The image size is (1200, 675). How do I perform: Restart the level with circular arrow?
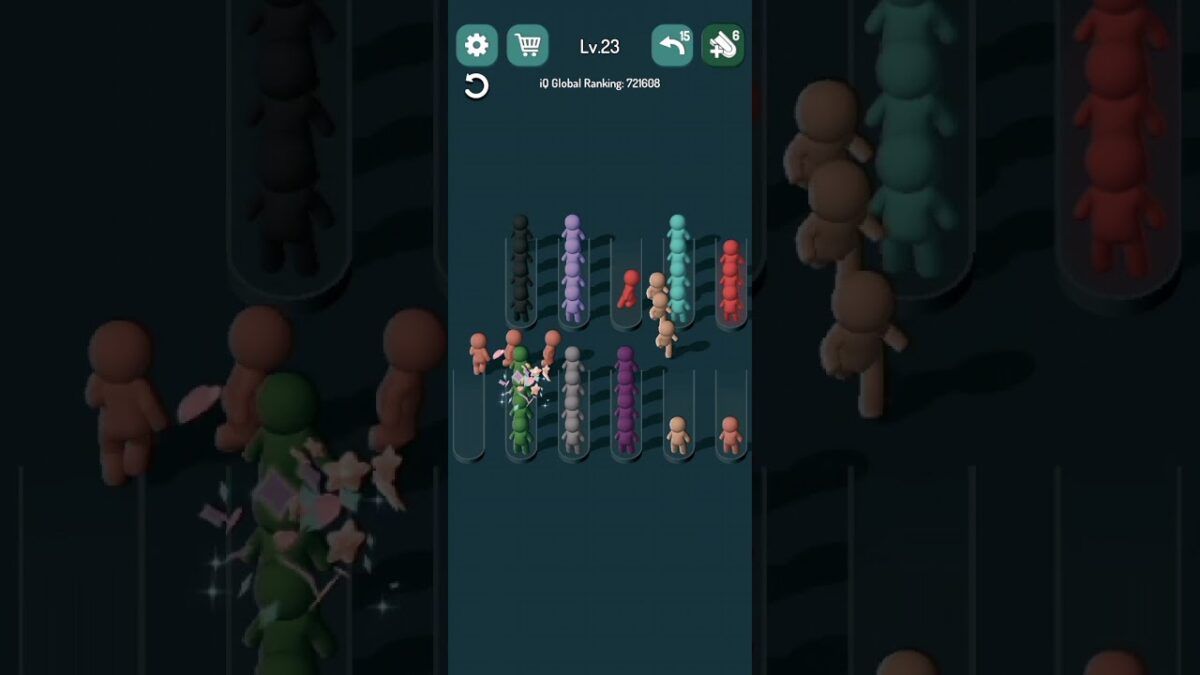click(x=477, y=86)
